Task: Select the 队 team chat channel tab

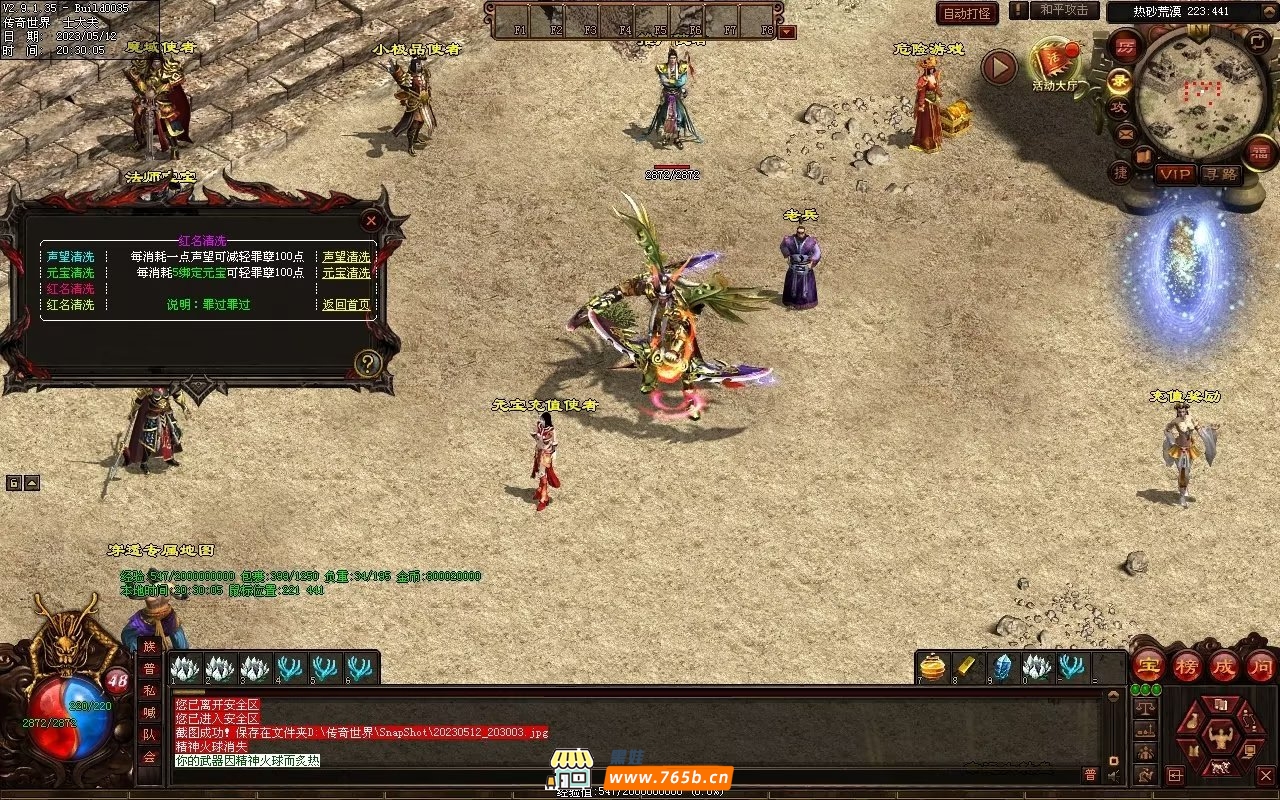Action: pos(149,735)
